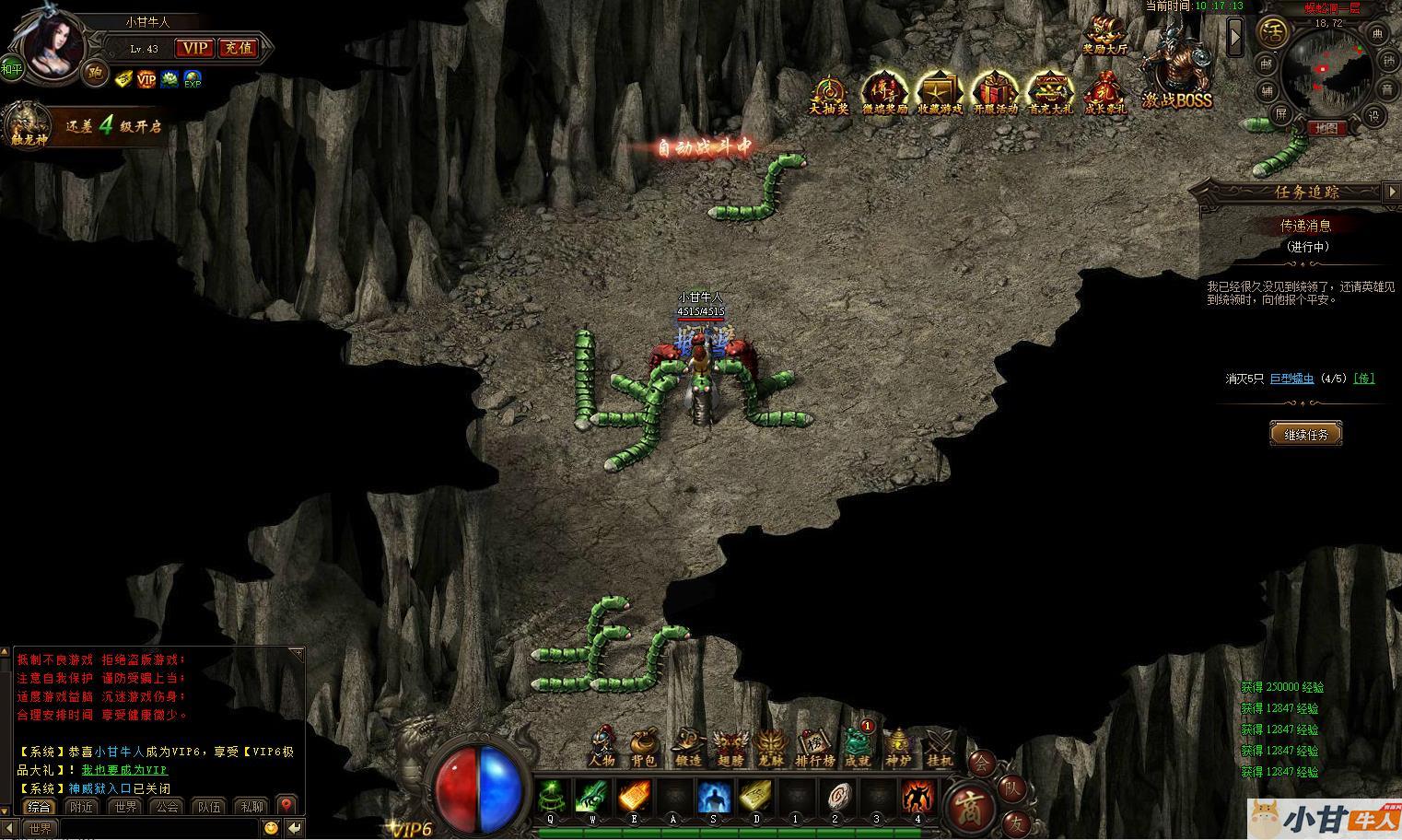Cast the green poison circle skill
This screenshot has height=840, width=1402.
point(552,797)
